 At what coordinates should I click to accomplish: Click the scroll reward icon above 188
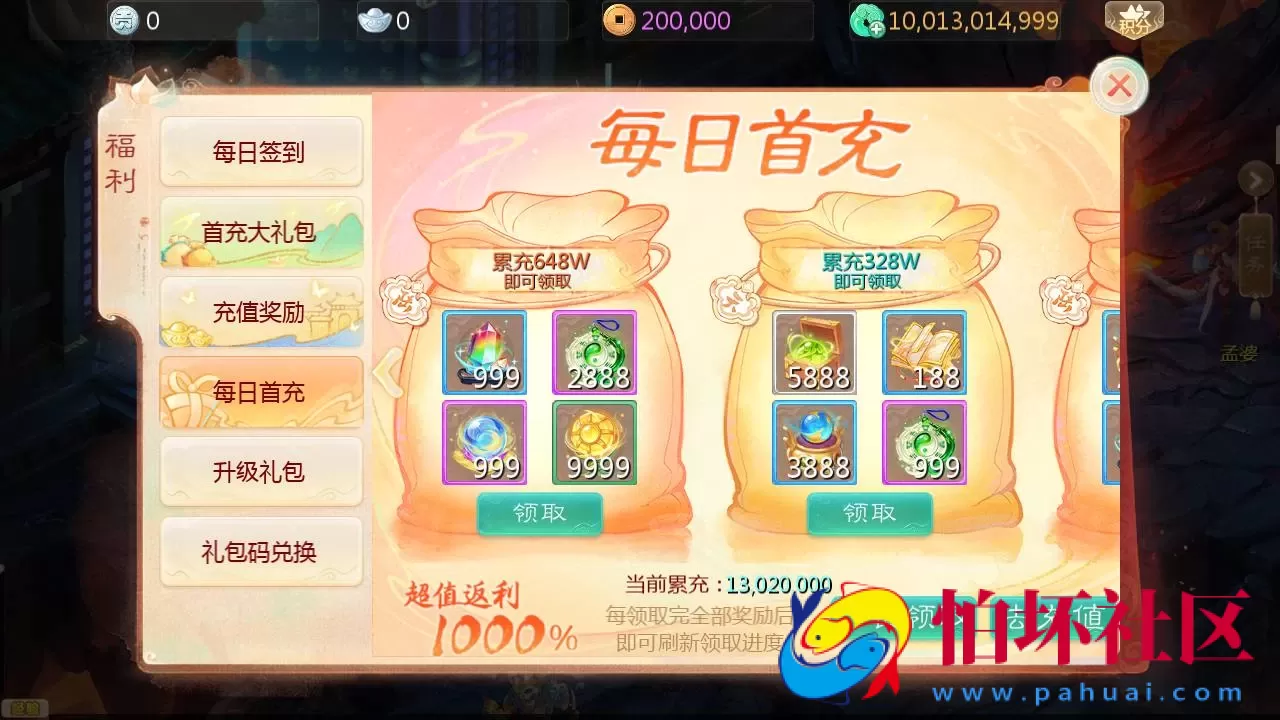point(924,350)
